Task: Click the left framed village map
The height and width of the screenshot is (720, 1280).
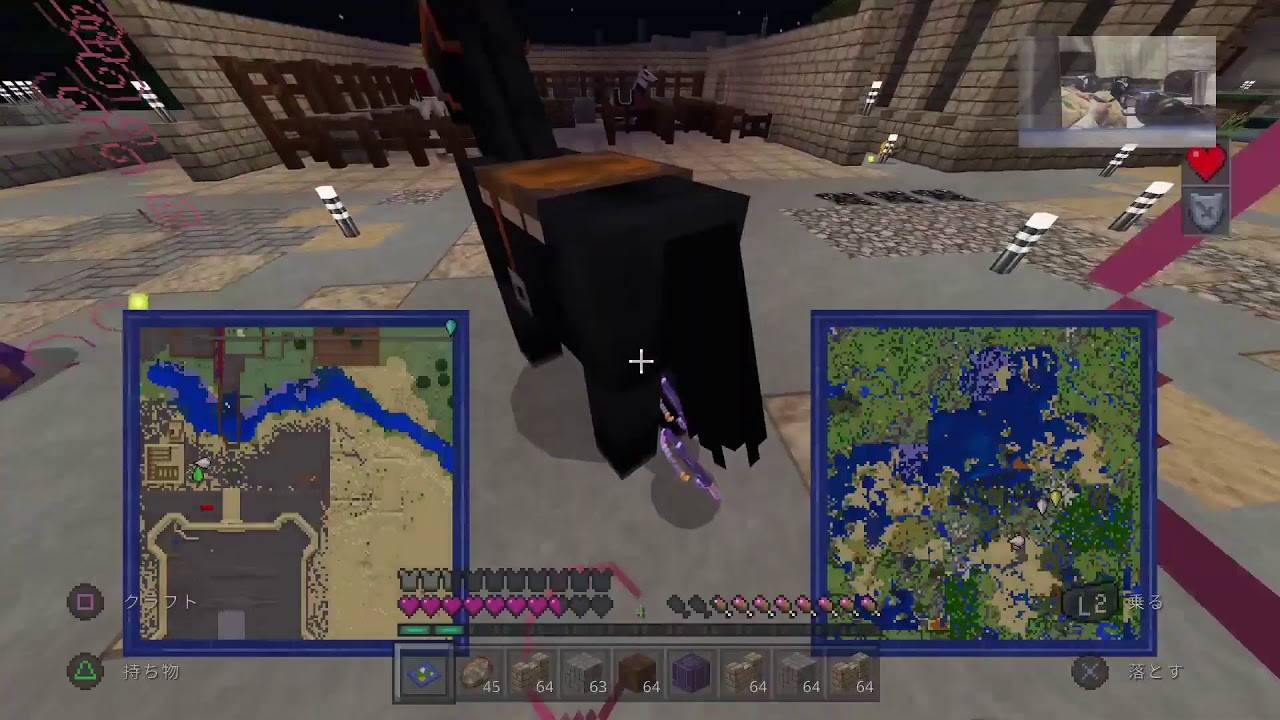Action: [x=295, y=480]
